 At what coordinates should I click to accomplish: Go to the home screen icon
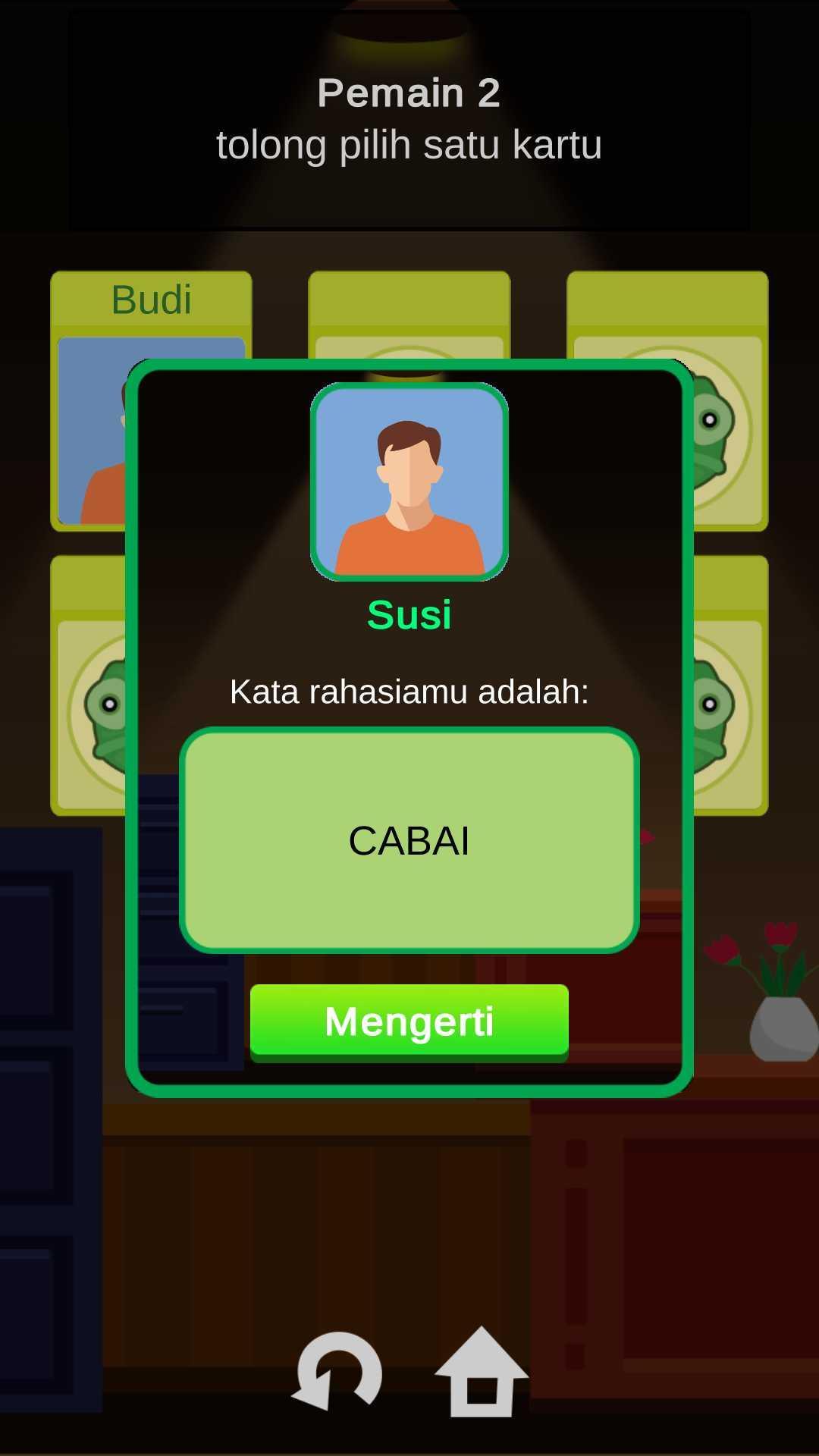click(481, 1373)
